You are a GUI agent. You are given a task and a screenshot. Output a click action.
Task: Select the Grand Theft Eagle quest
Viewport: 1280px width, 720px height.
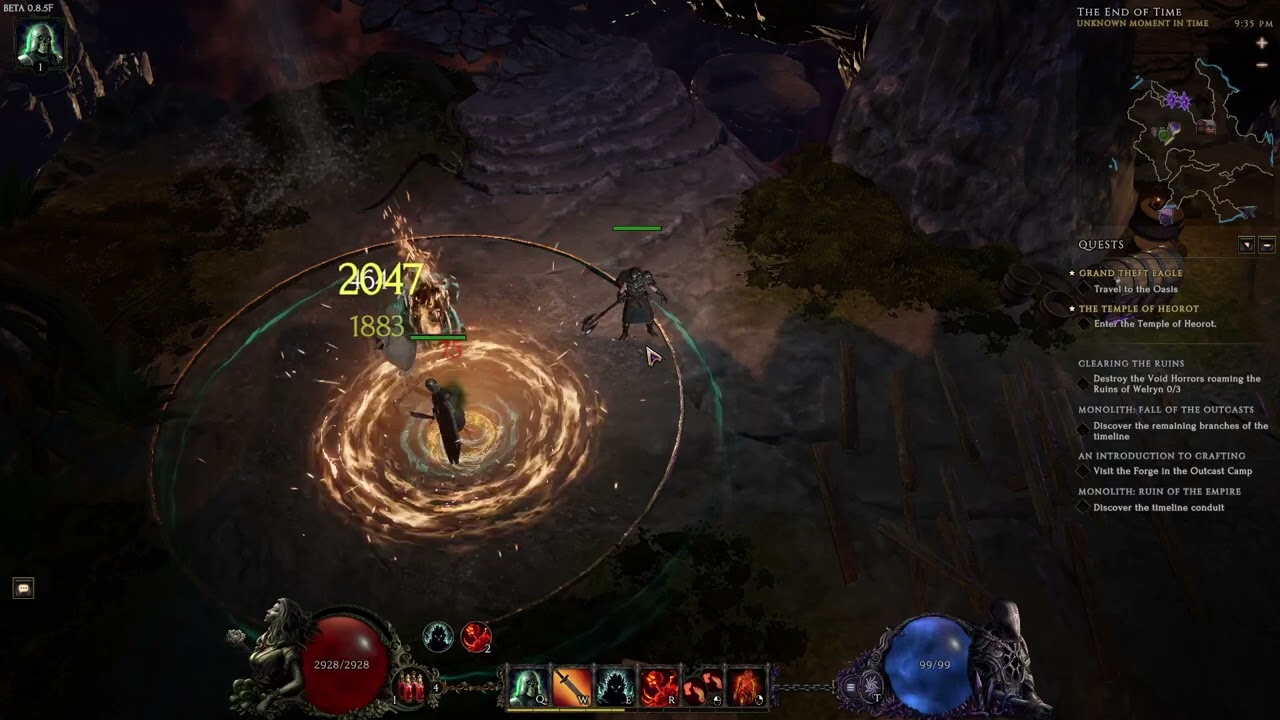coord(1130,273)
